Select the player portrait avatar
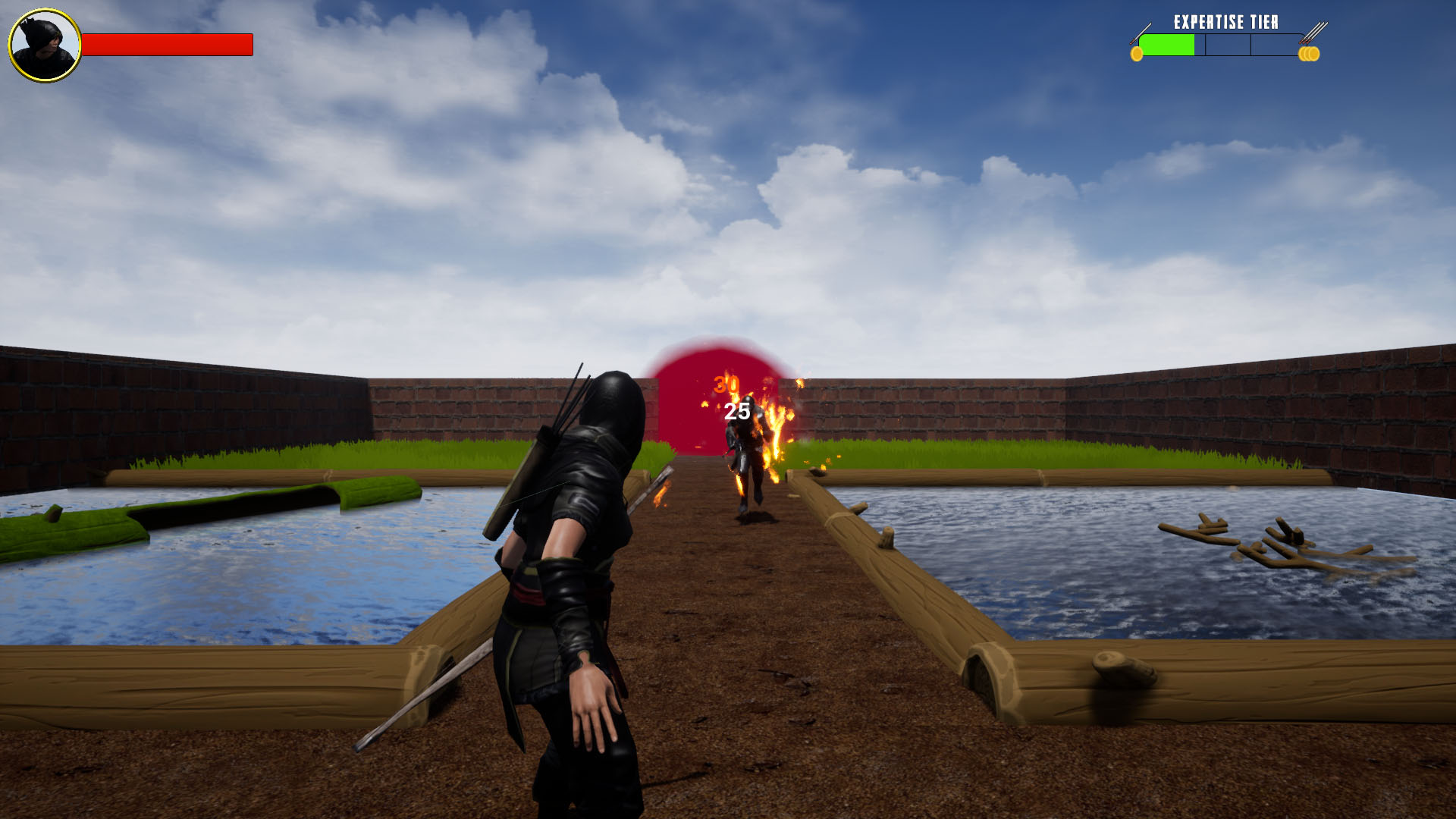This screenshot has height=819, width=1456. click(43, 45)
